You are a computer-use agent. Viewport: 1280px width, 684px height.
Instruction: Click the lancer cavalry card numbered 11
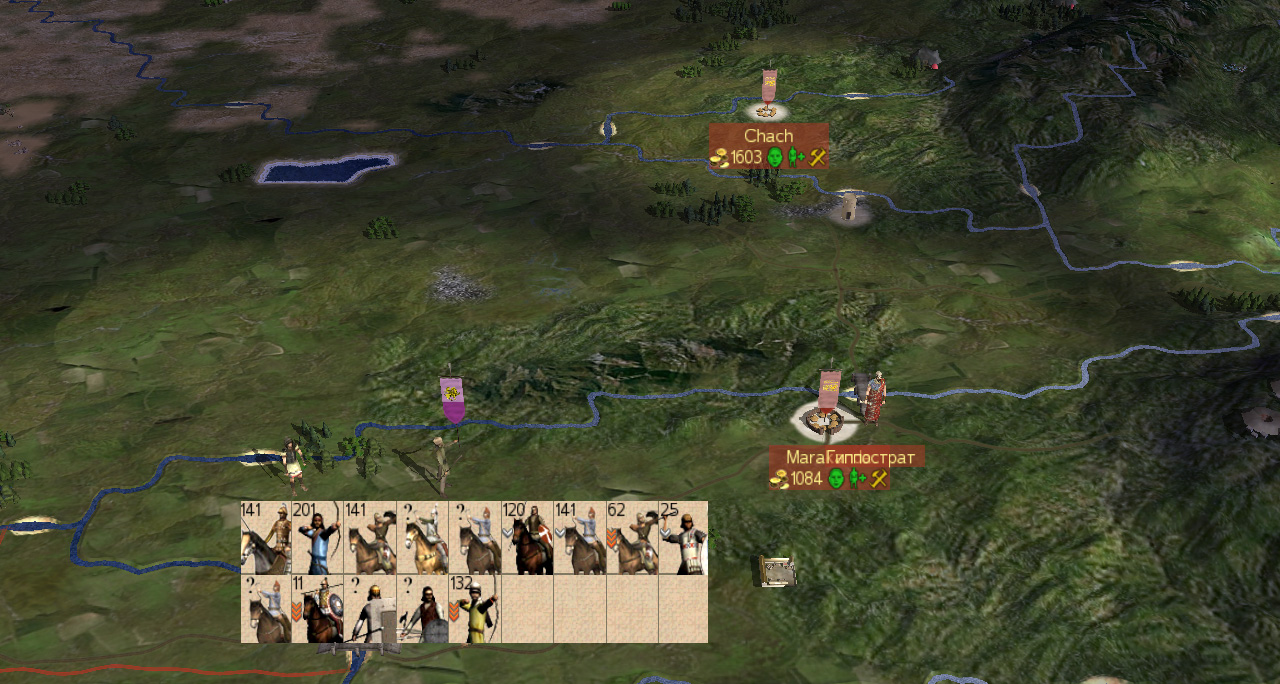tap(318, 609)
